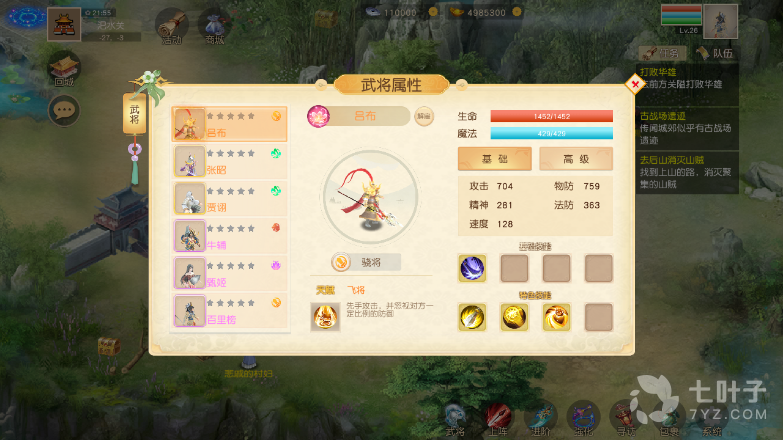Open the 上阵 formation menu
Viewport: 783px width, 440px height.
point(498,417)
